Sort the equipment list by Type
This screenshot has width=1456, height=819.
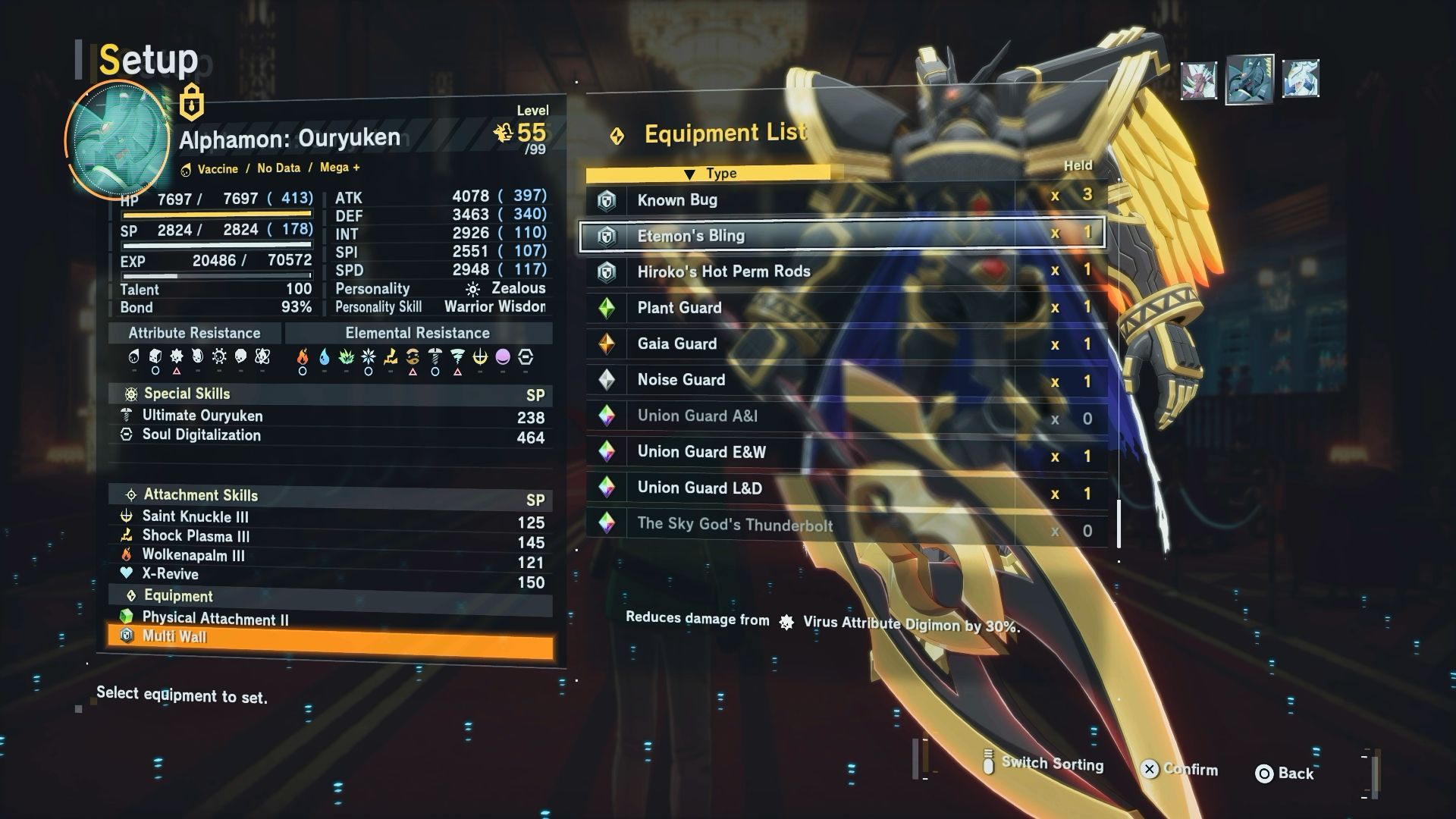(x=711, y=174)
